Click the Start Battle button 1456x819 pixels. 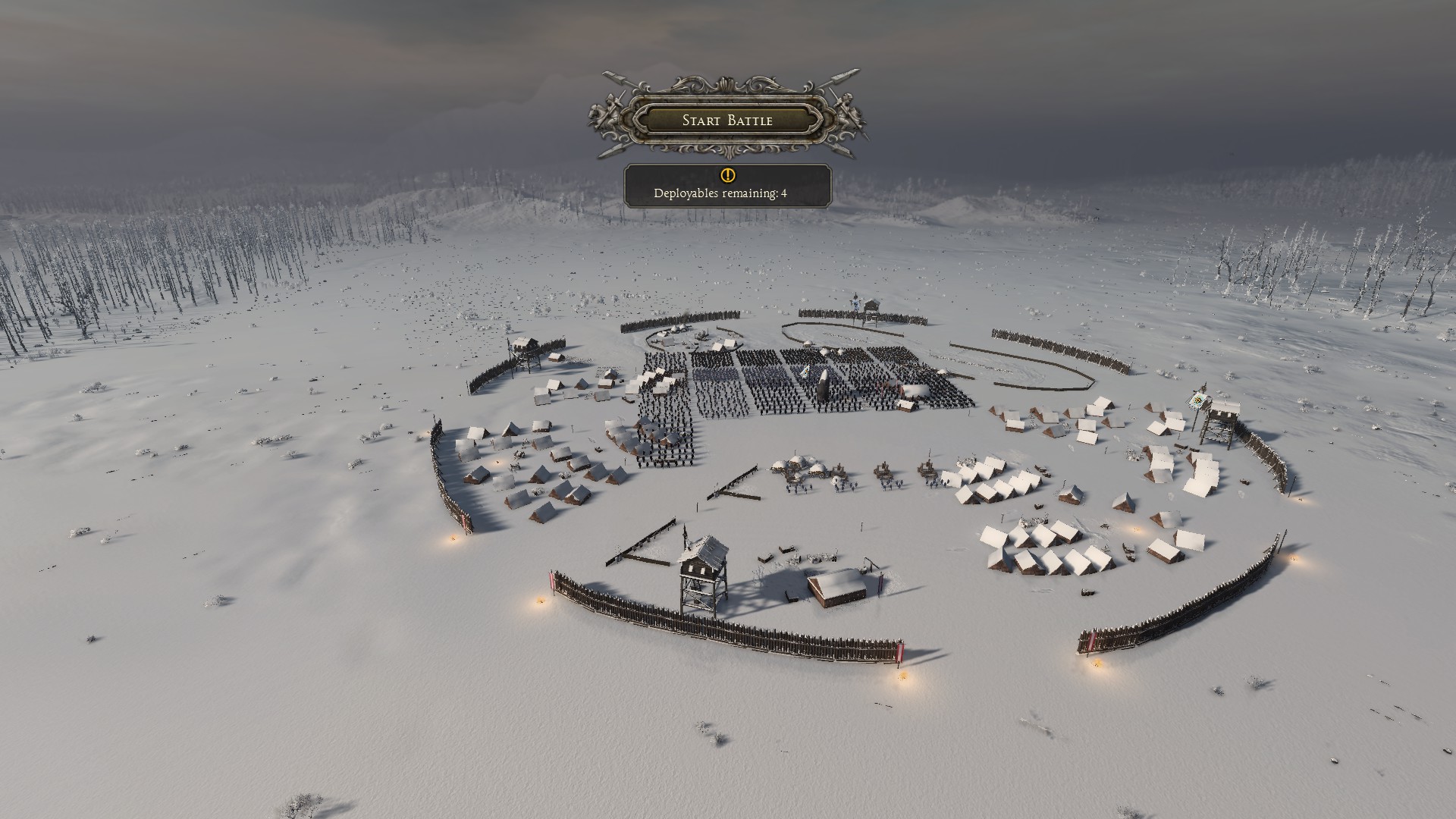(727, 120)
